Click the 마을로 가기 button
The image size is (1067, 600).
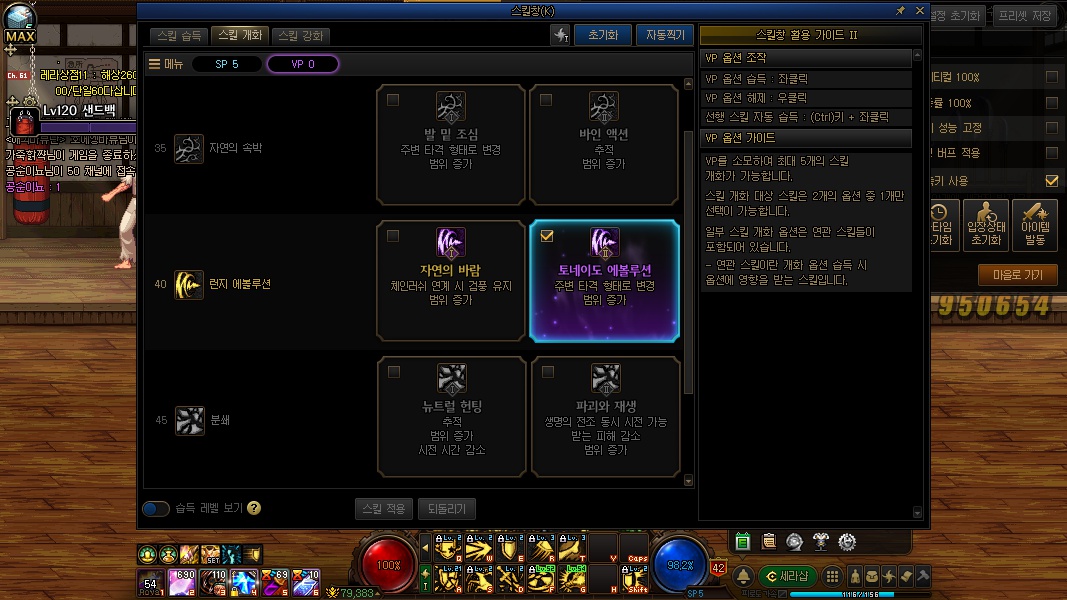pyautogui.click(x=1018, y=275)
